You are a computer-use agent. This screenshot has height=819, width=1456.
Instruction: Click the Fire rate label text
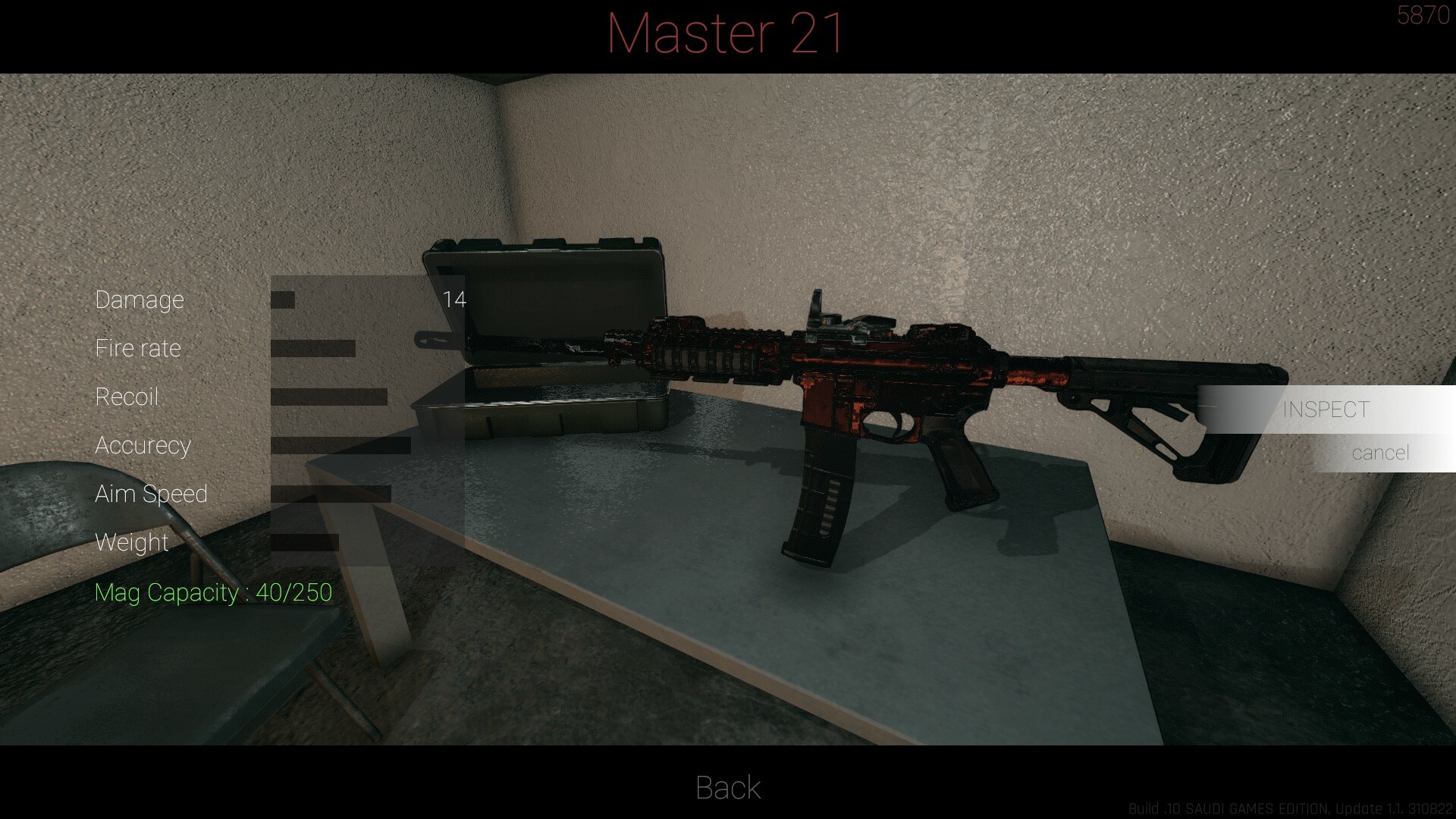tap(138, 347)
